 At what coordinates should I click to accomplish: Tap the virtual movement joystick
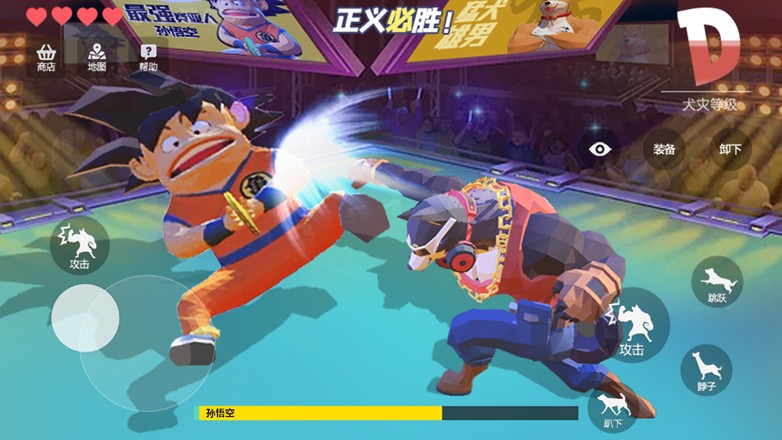coord(86,318)
